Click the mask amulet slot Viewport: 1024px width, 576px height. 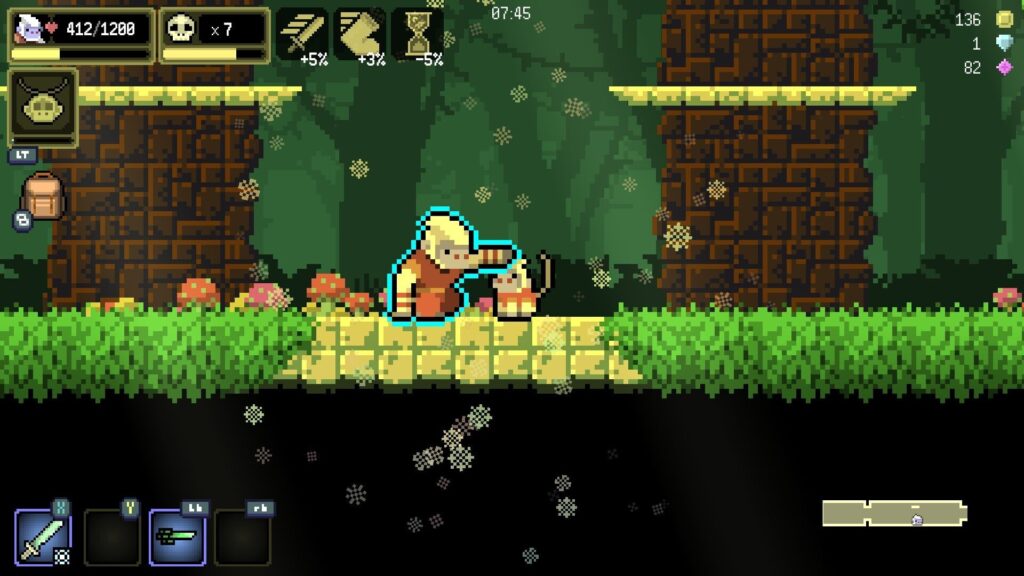pos(43,108)
